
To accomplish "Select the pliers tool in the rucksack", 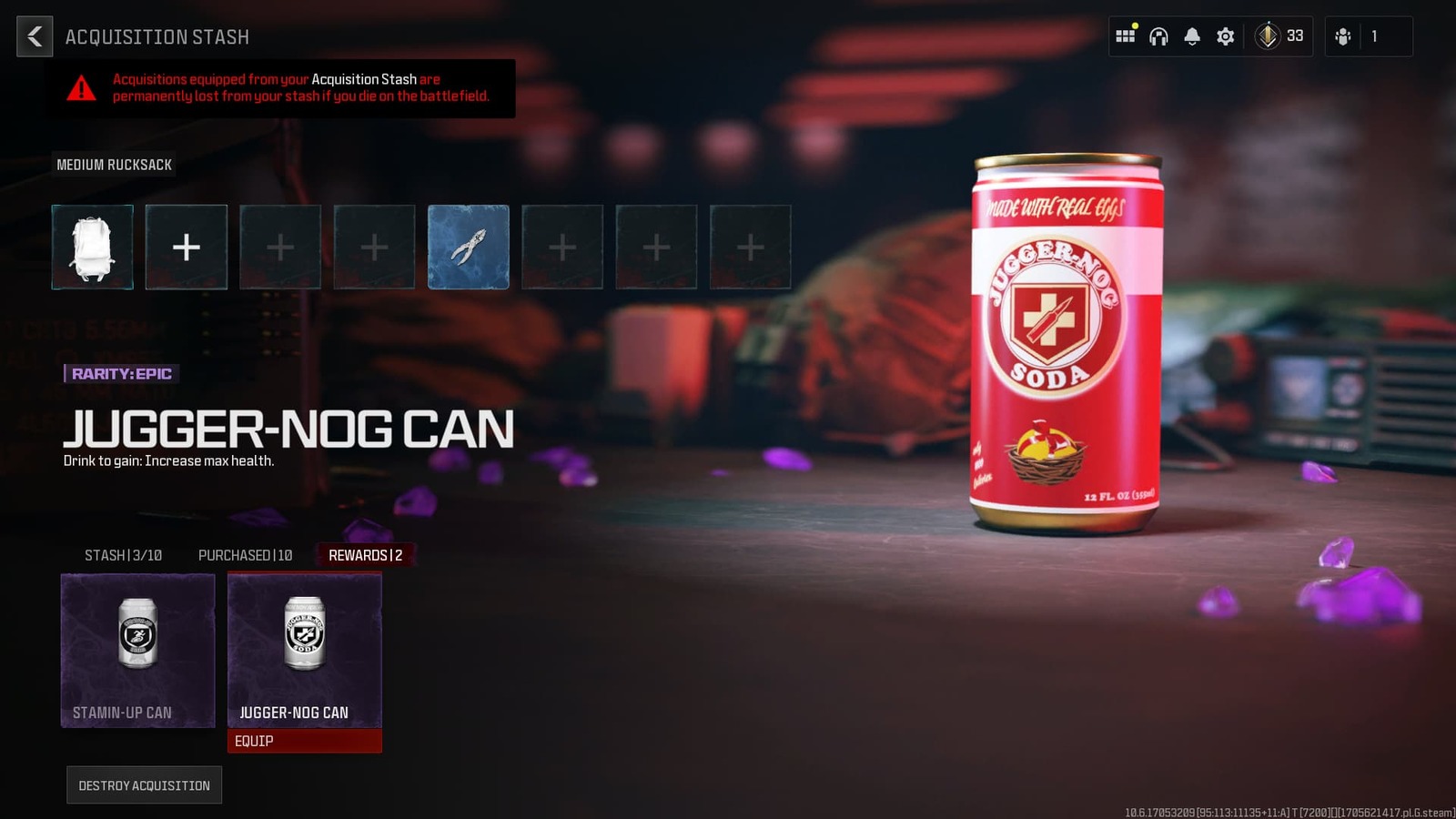I will click(468, 247).
